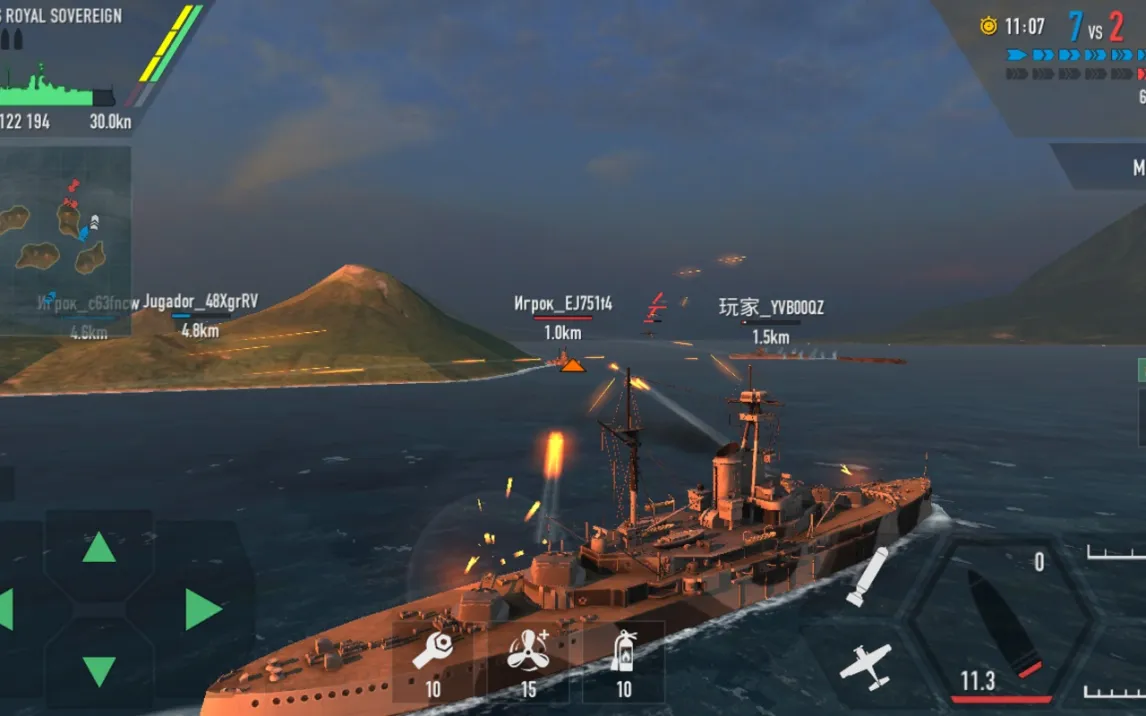Select the missile weapon icon

click(866, 576)
